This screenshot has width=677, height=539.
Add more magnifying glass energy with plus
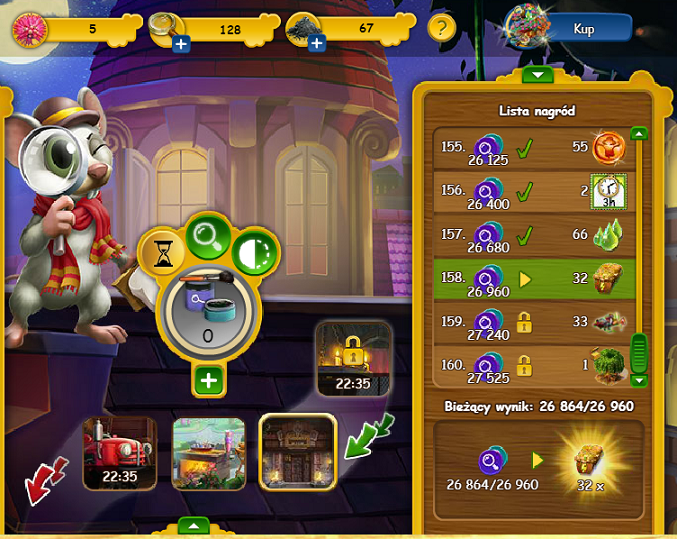181,44
